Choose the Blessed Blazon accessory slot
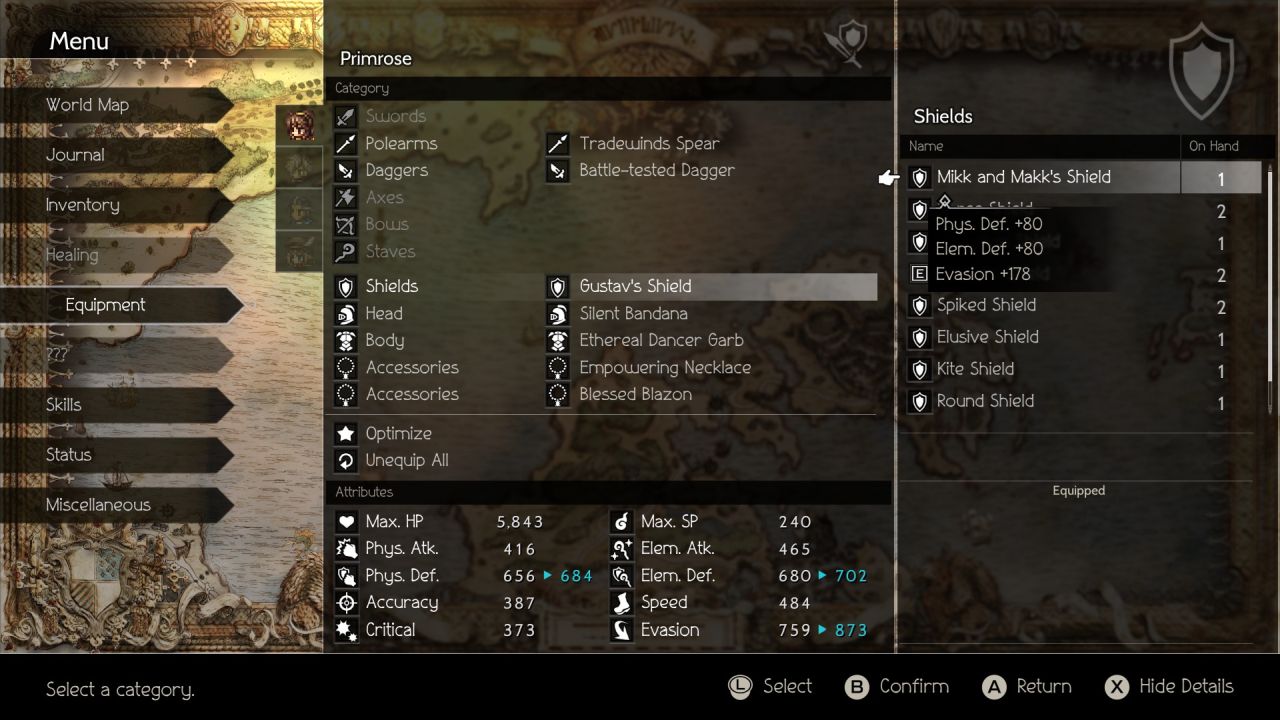Viewport: 1280px width, 720px height. click(635, 395)
